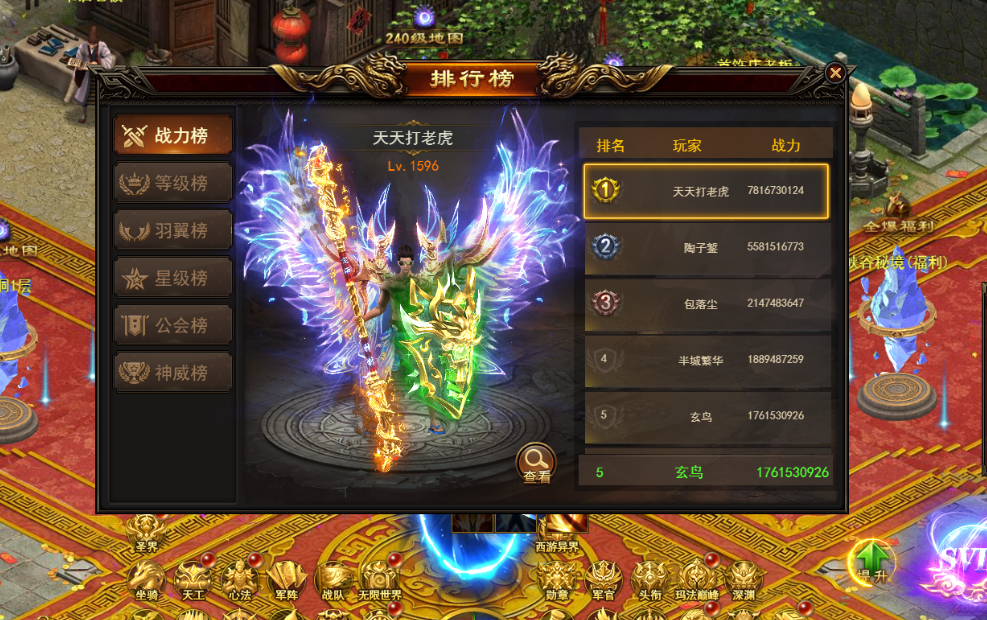Viewport: 987px width, 620px height.
Task: Open the 战队 team icon
Action: 332,578
